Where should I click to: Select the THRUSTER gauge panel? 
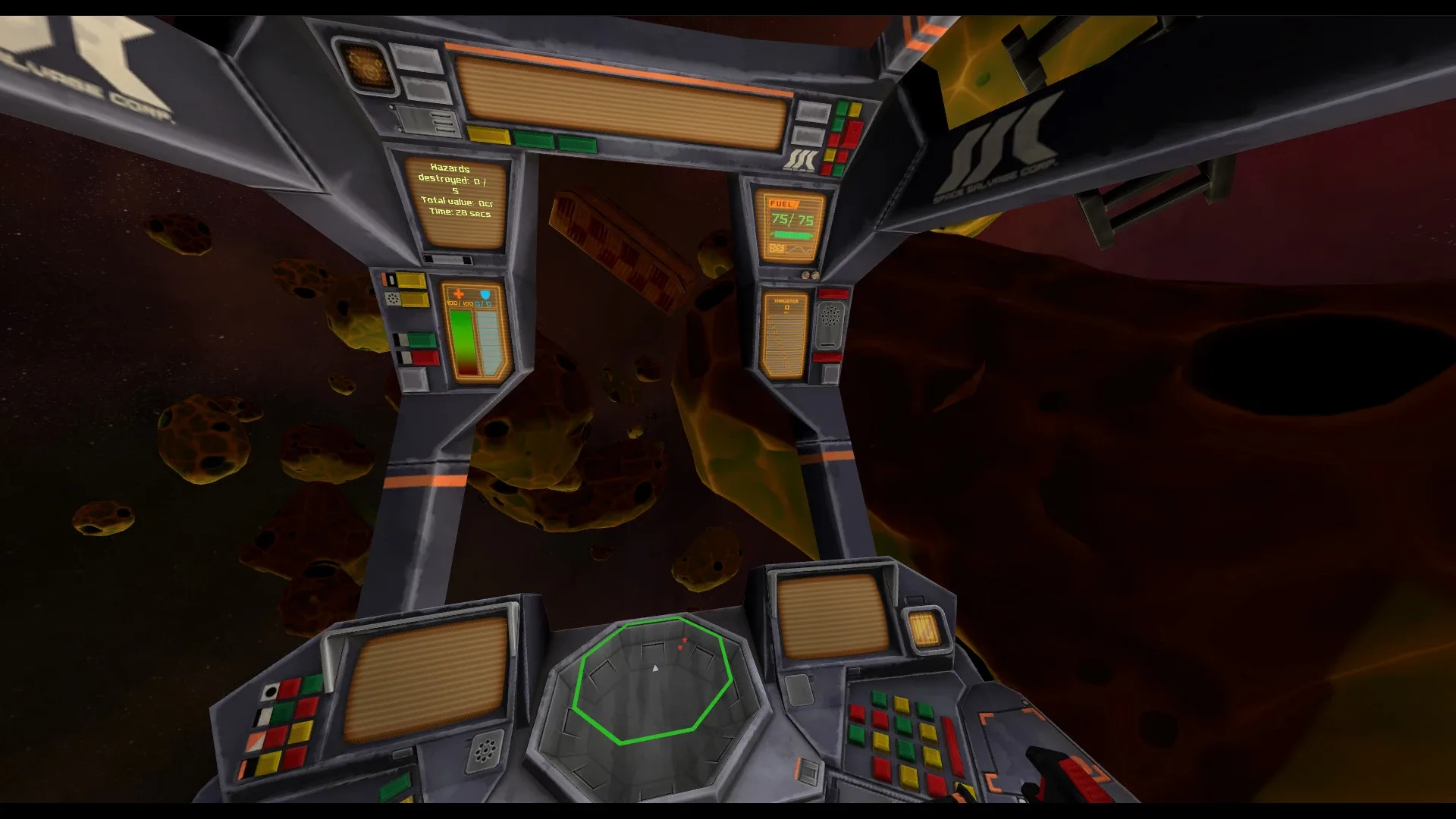tap(785, 336)
